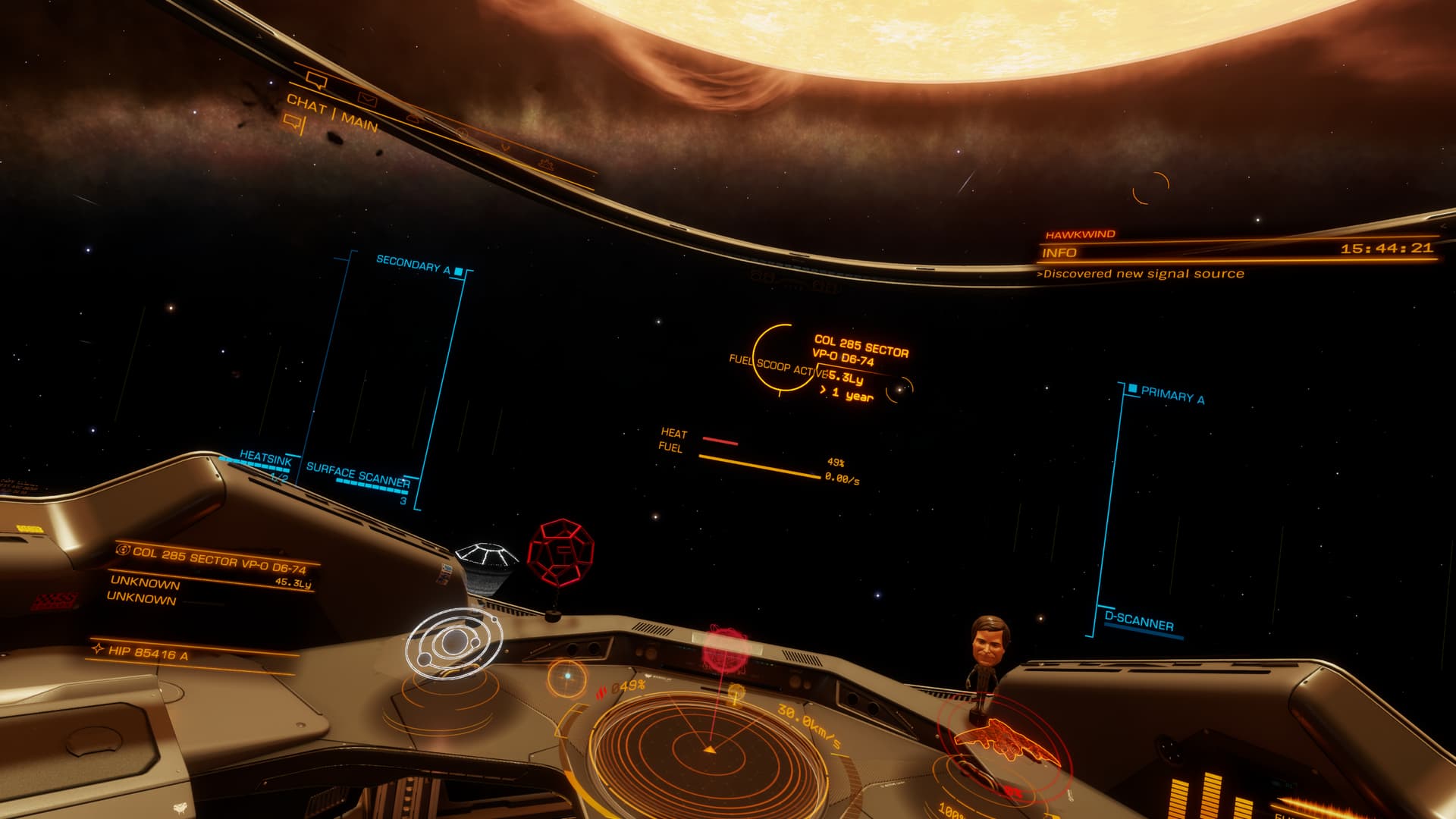Select the PRIMARY A fire group
1456x819 pixels.
1172,394
